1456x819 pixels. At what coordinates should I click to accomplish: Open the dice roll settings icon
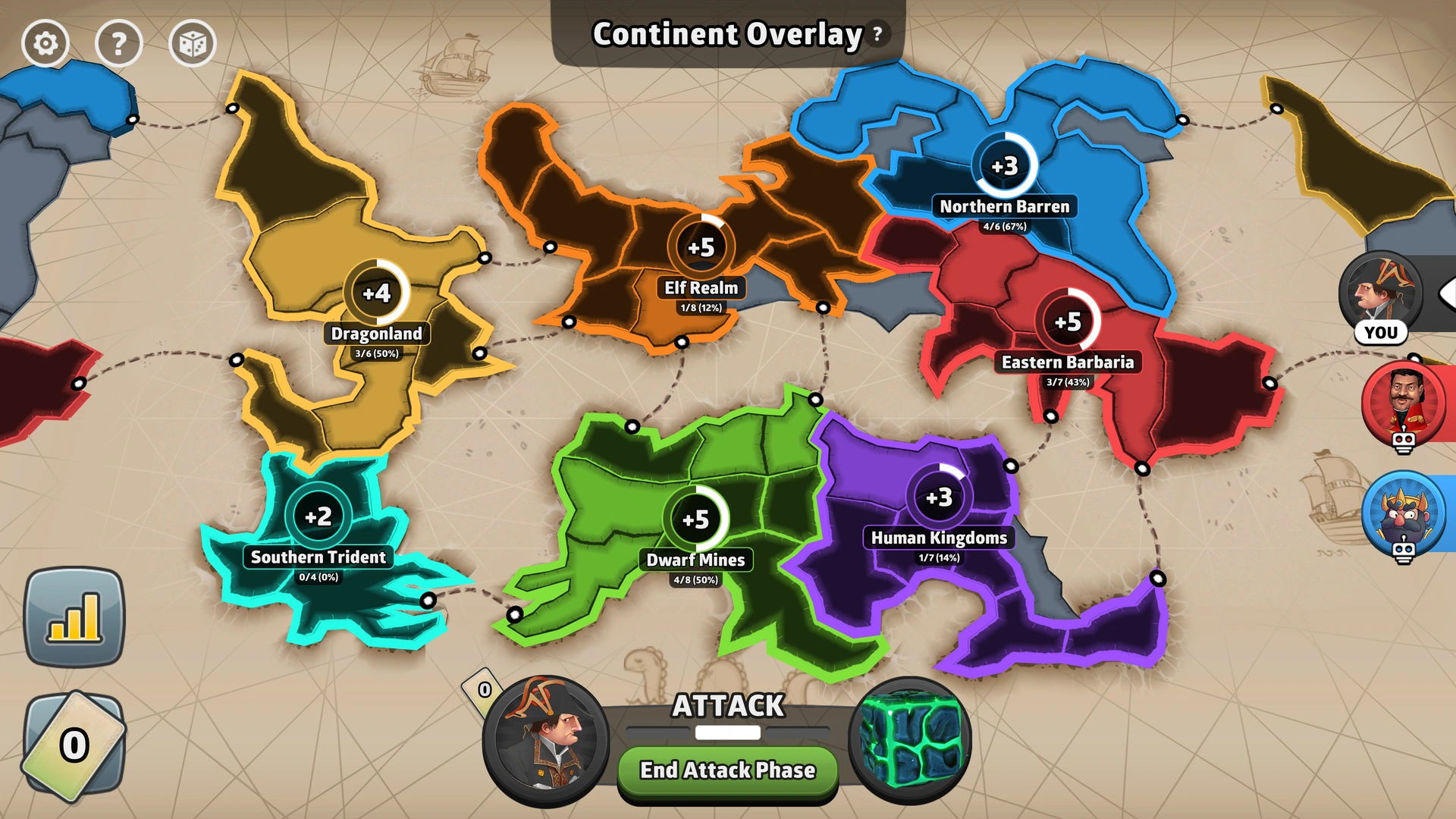[x=193, y=43]
